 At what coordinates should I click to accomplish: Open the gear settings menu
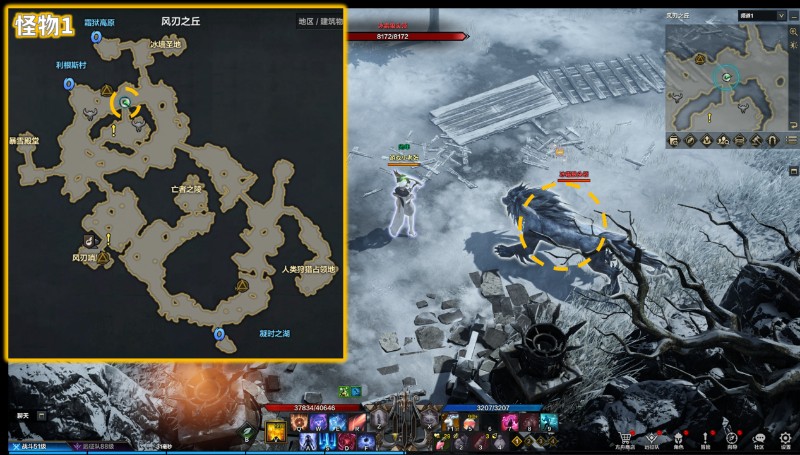coord(786,437)
